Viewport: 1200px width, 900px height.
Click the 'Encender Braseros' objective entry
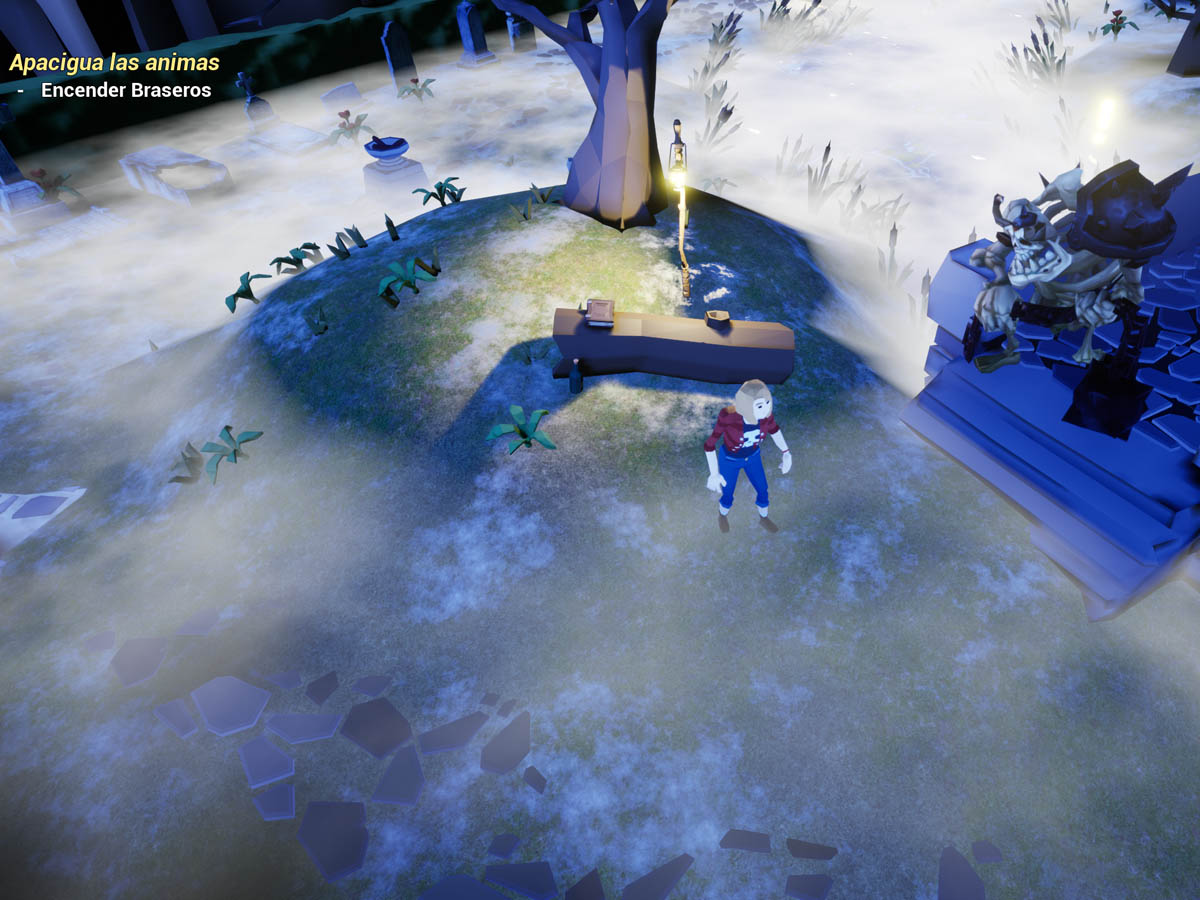pos(126,90)
